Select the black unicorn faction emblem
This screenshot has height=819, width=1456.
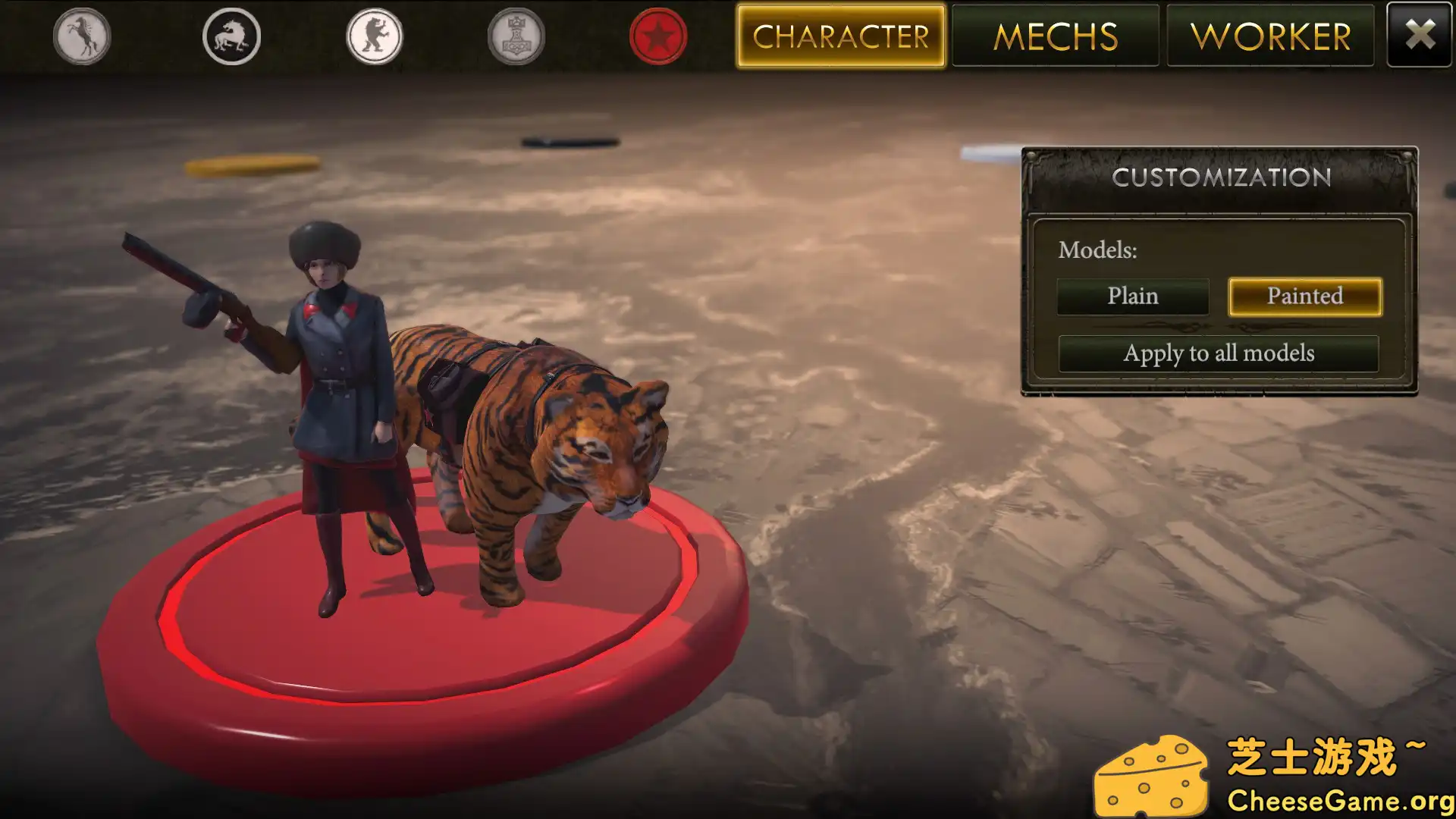point(231,36)
